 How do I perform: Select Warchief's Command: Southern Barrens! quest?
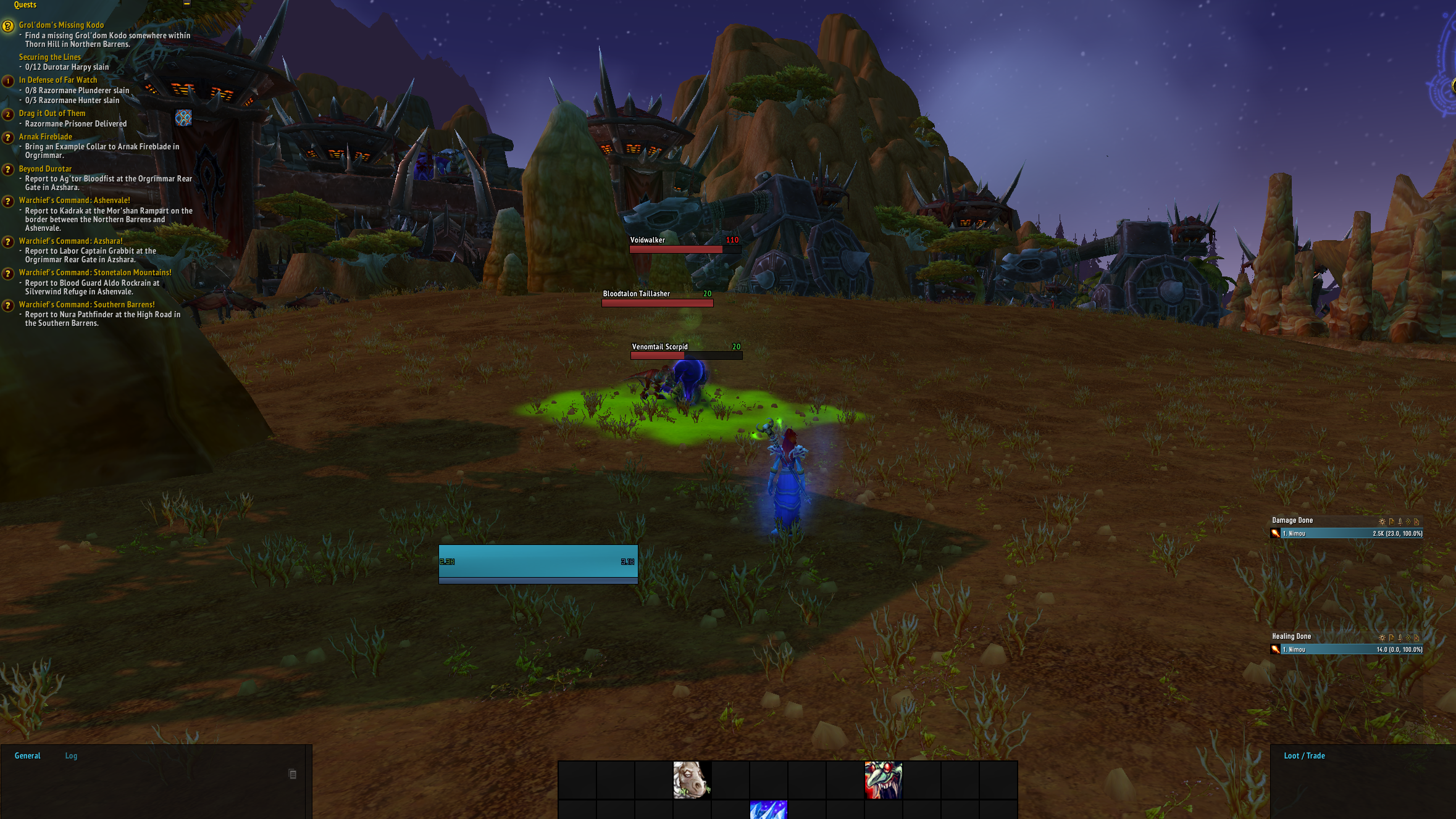tap(86, 305)
